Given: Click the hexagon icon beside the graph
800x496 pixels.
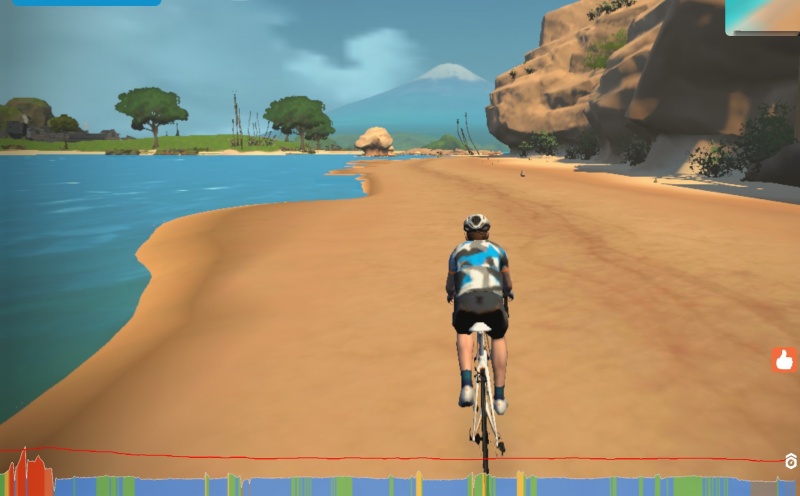Looking at the screenshot, I should click(x=790, y=461).
